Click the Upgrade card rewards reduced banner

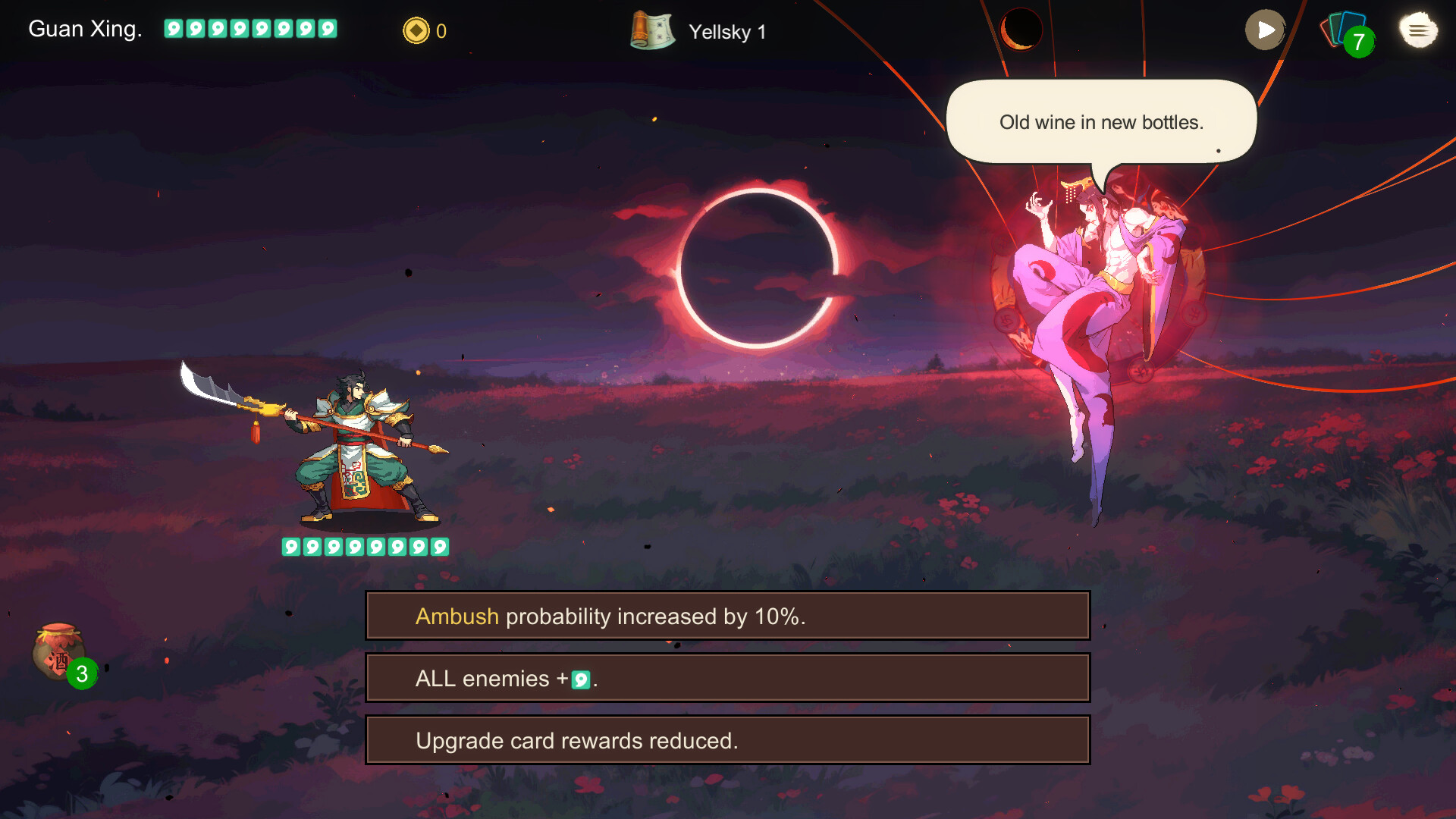click(726, 739)
